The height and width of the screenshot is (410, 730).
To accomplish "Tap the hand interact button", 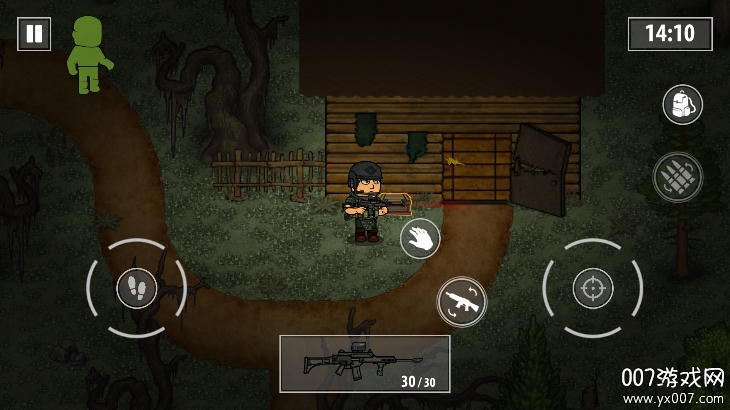I will (x=420, y=238).
